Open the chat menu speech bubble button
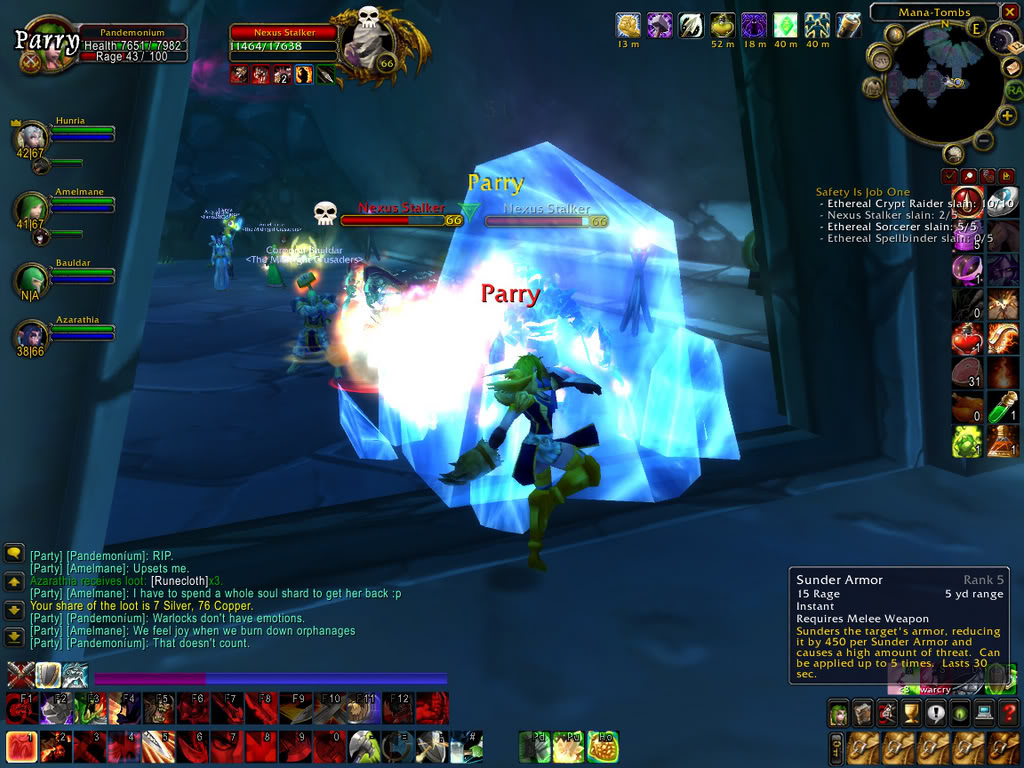Image resolution: width=1024 pixels, height=768 pixels. coord(14,552)
